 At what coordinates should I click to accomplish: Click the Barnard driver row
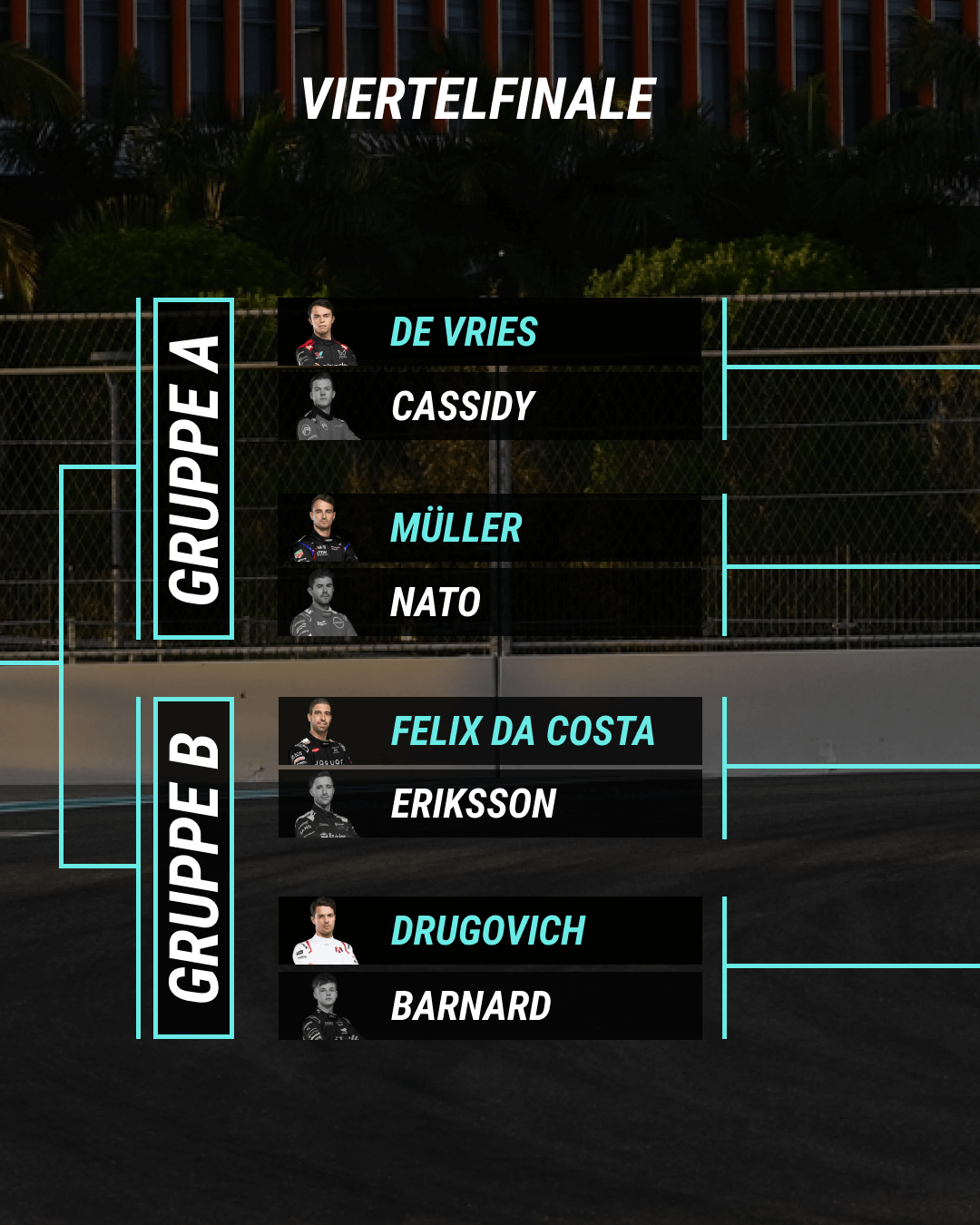(x=490, y=1005)
